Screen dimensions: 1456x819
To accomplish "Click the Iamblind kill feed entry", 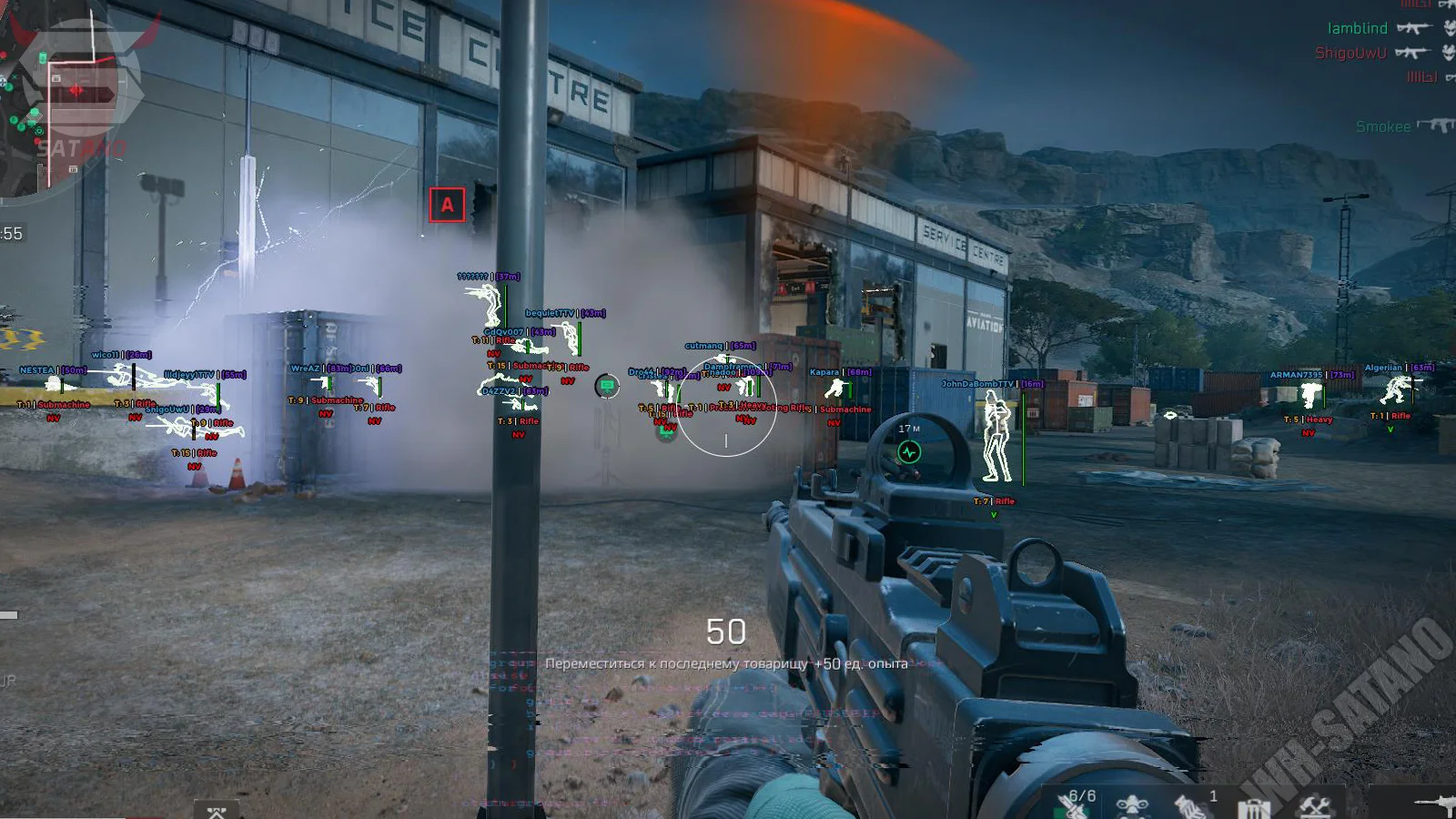I will click(1357, 28).
